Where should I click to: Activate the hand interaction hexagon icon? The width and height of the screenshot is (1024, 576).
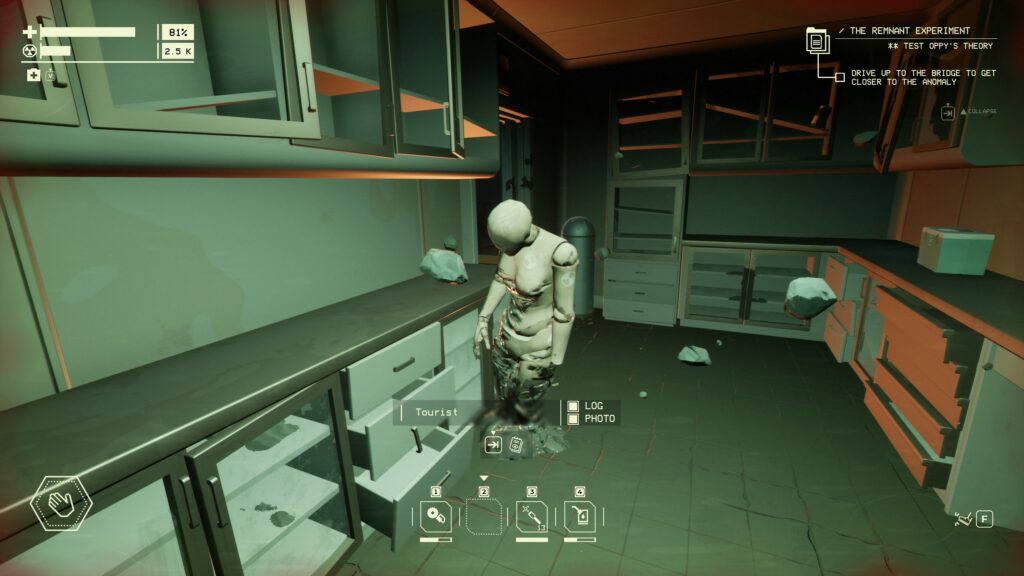[60, 504]
